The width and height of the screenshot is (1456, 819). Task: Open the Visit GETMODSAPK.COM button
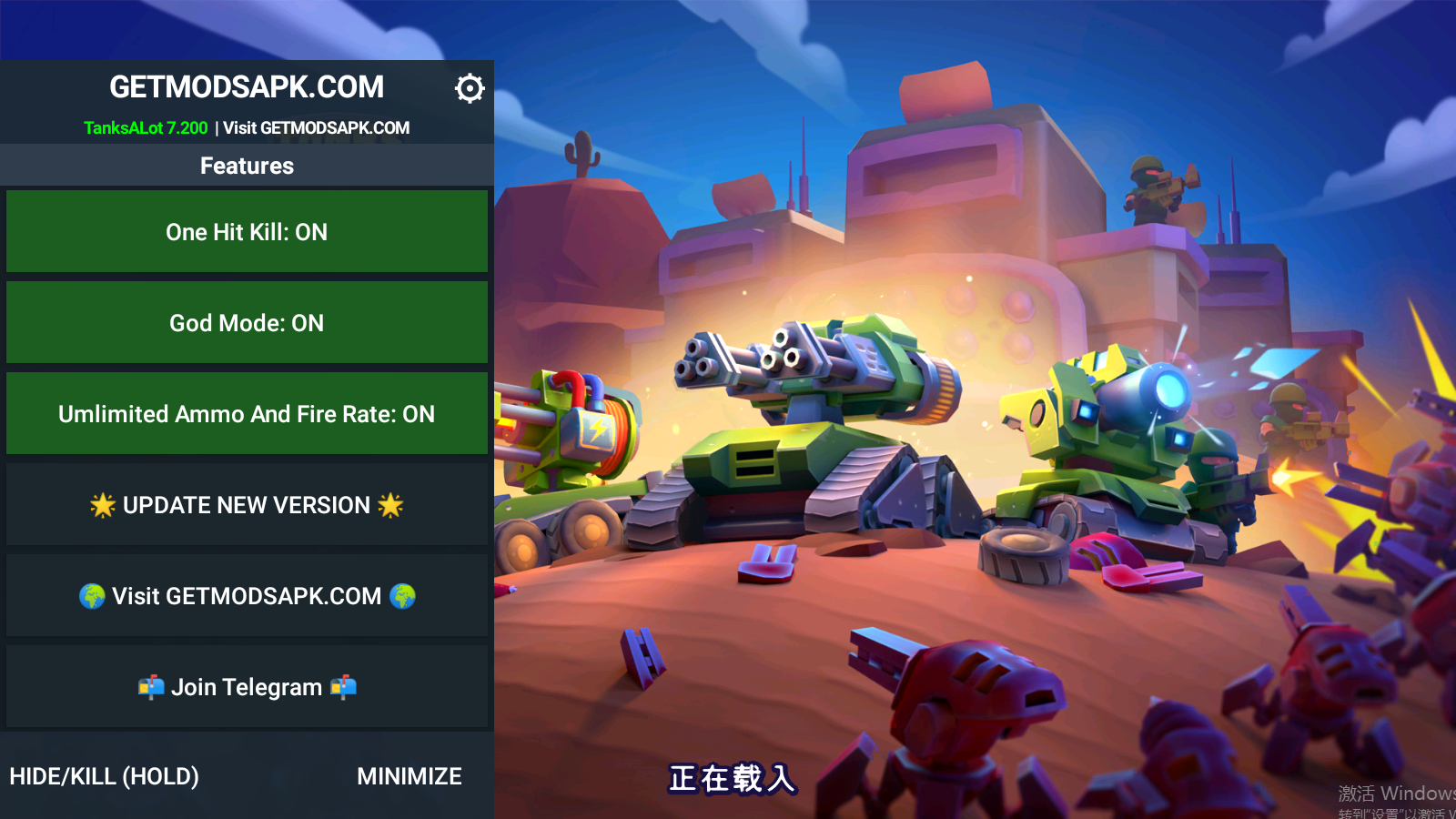pos(247,596)
